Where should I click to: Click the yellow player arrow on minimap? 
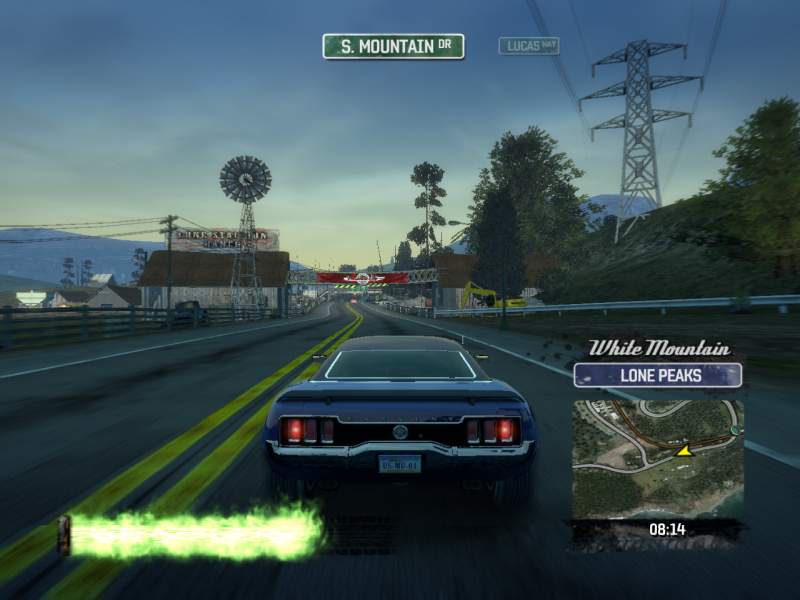[685, 451]
